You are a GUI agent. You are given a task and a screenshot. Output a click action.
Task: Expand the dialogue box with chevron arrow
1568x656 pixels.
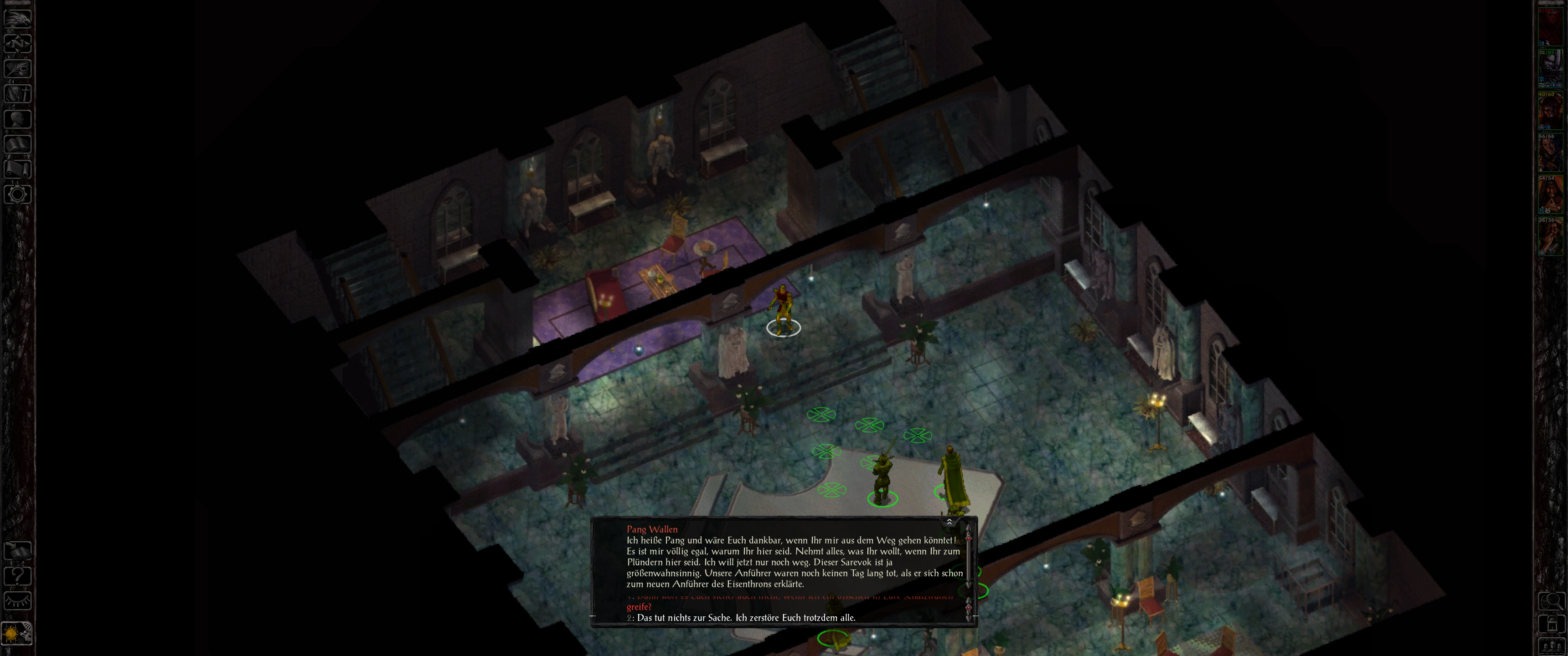tap(949, 522)
